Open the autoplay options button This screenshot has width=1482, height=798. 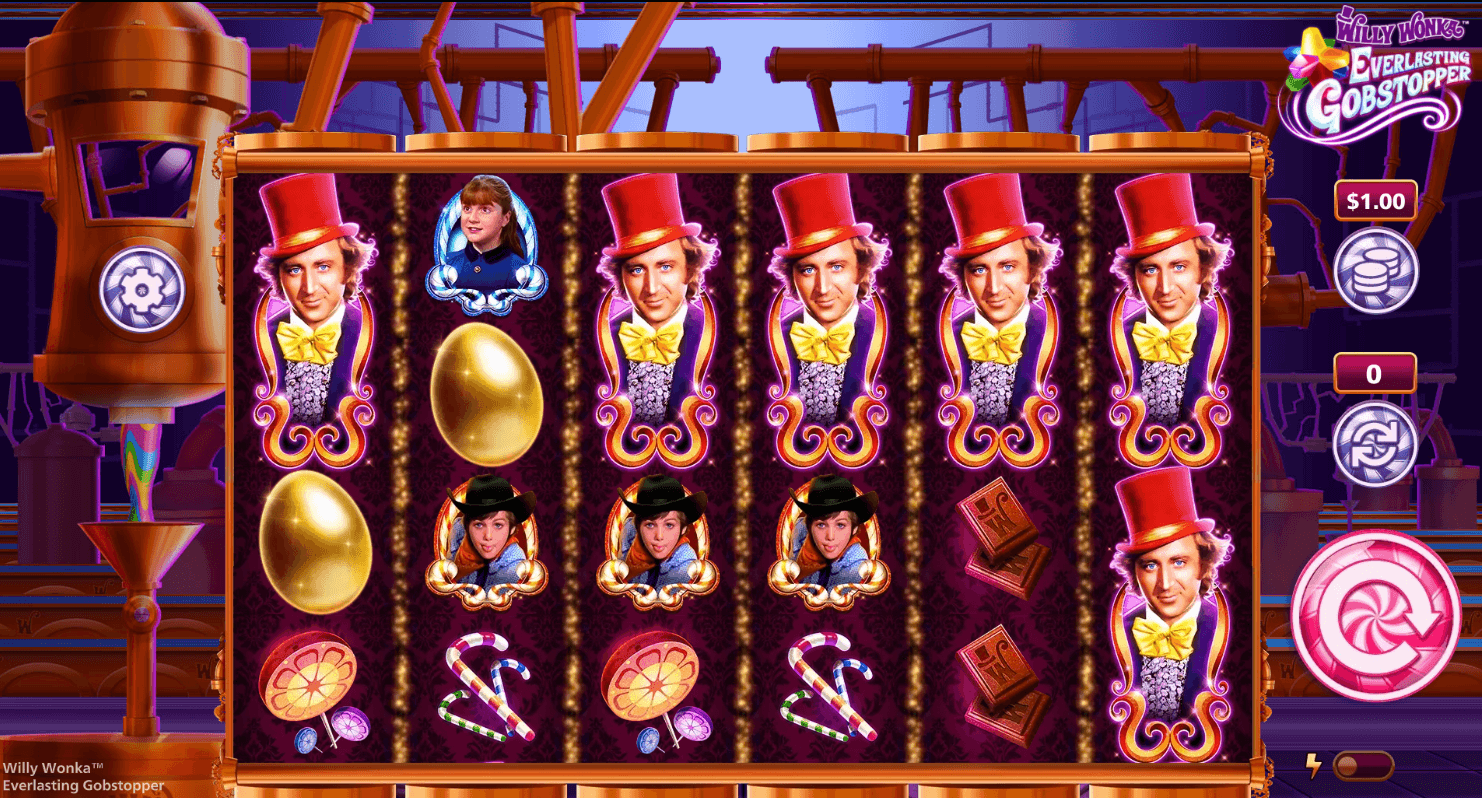[1375, 443]
